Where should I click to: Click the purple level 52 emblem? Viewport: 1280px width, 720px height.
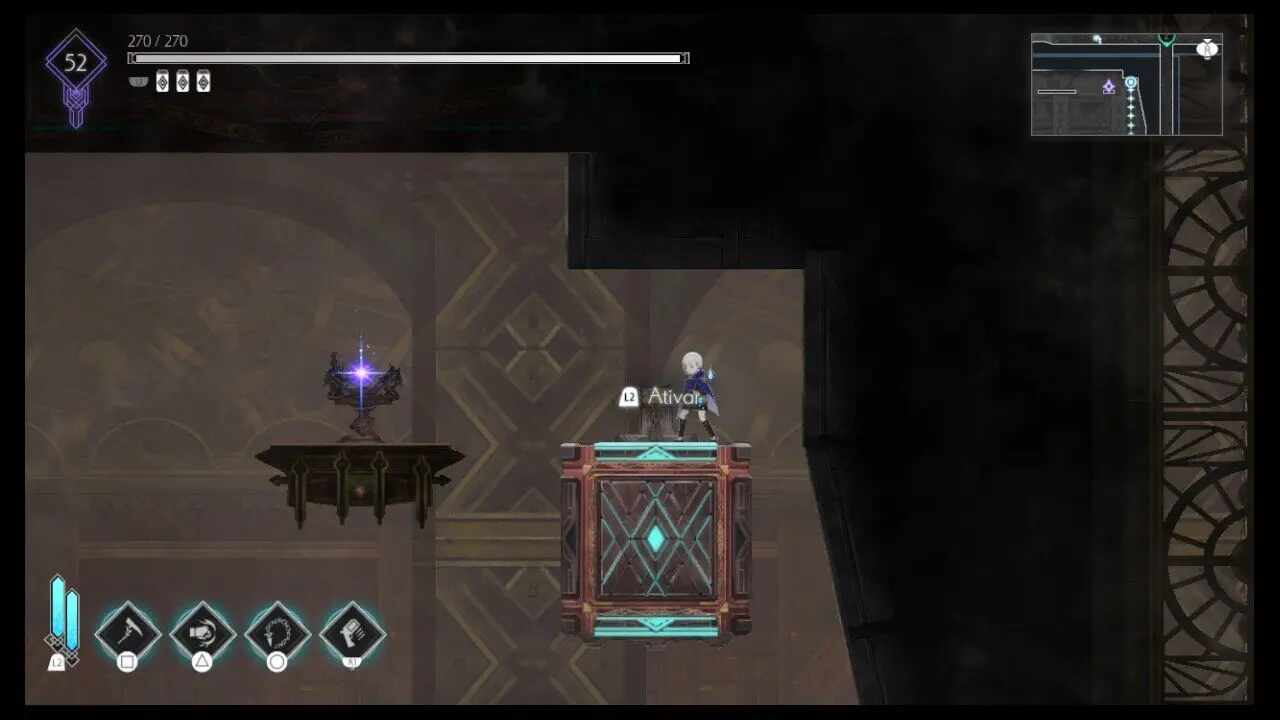pyautogui.click(x=76, y=66)
